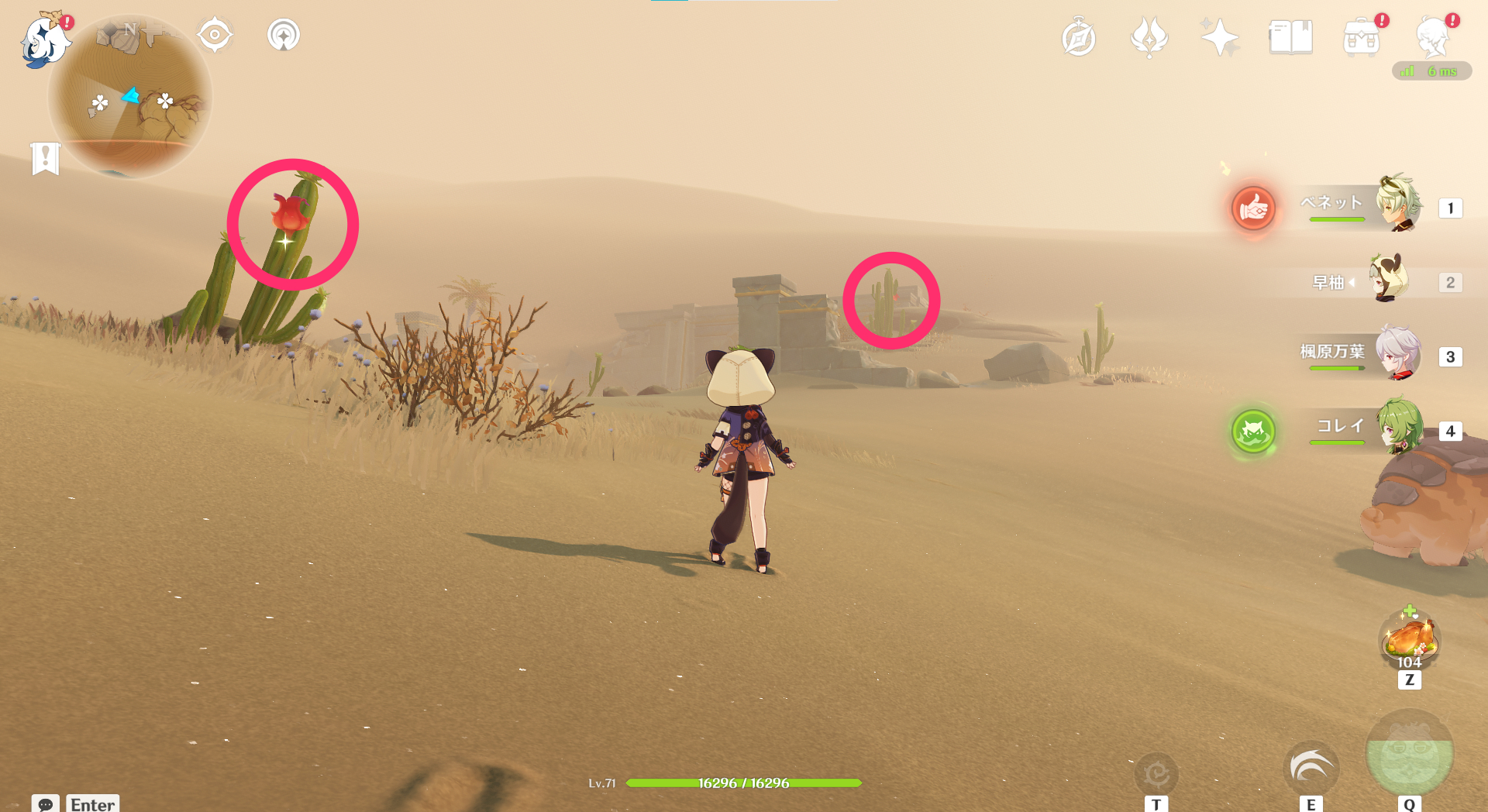The width and height of the screenshot is (1488, 812).
Task: Click the compass icon beside the minimap
Action: [x=215, y=34]
